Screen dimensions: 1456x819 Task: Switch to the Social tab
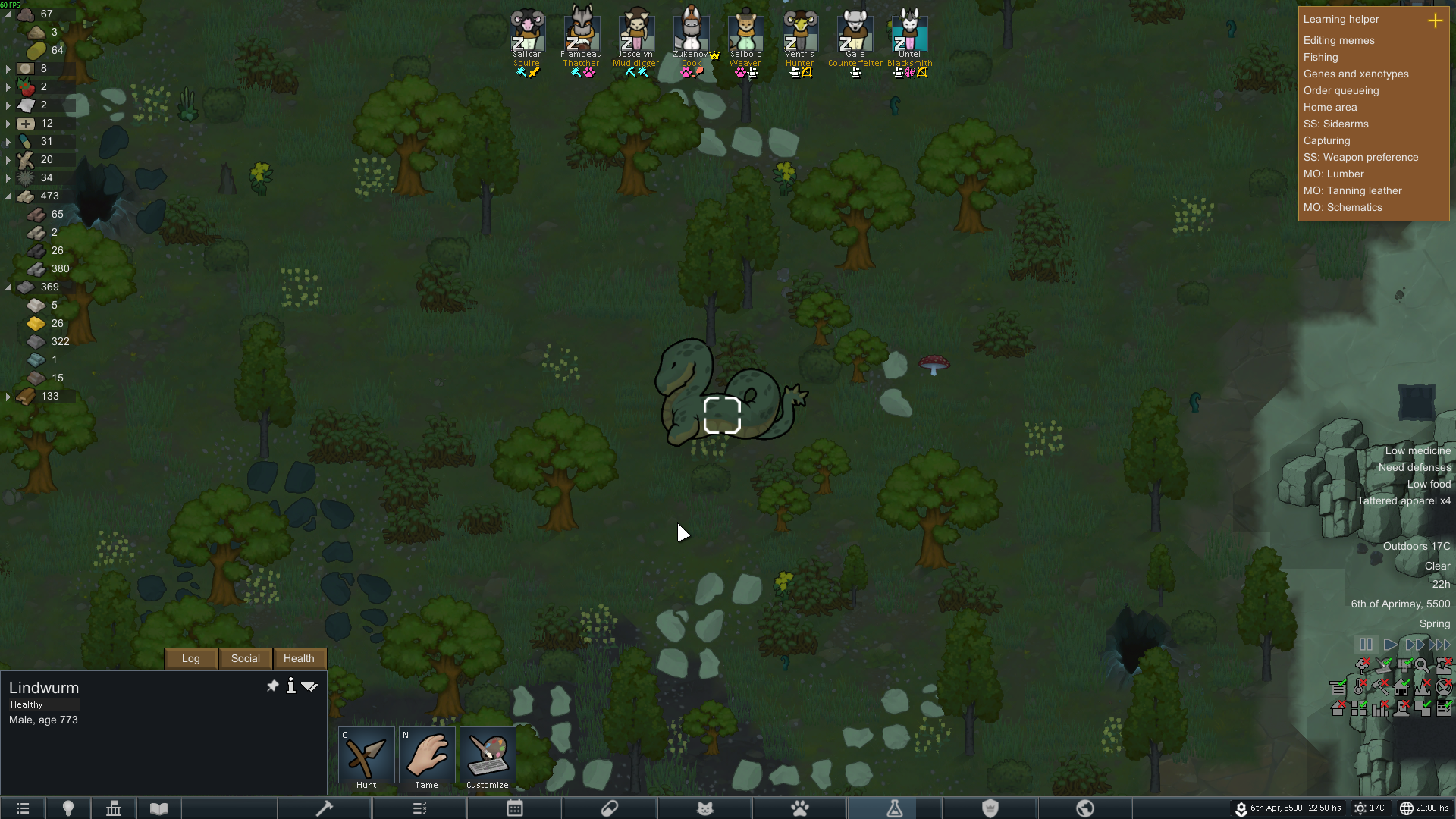[245, 658]
